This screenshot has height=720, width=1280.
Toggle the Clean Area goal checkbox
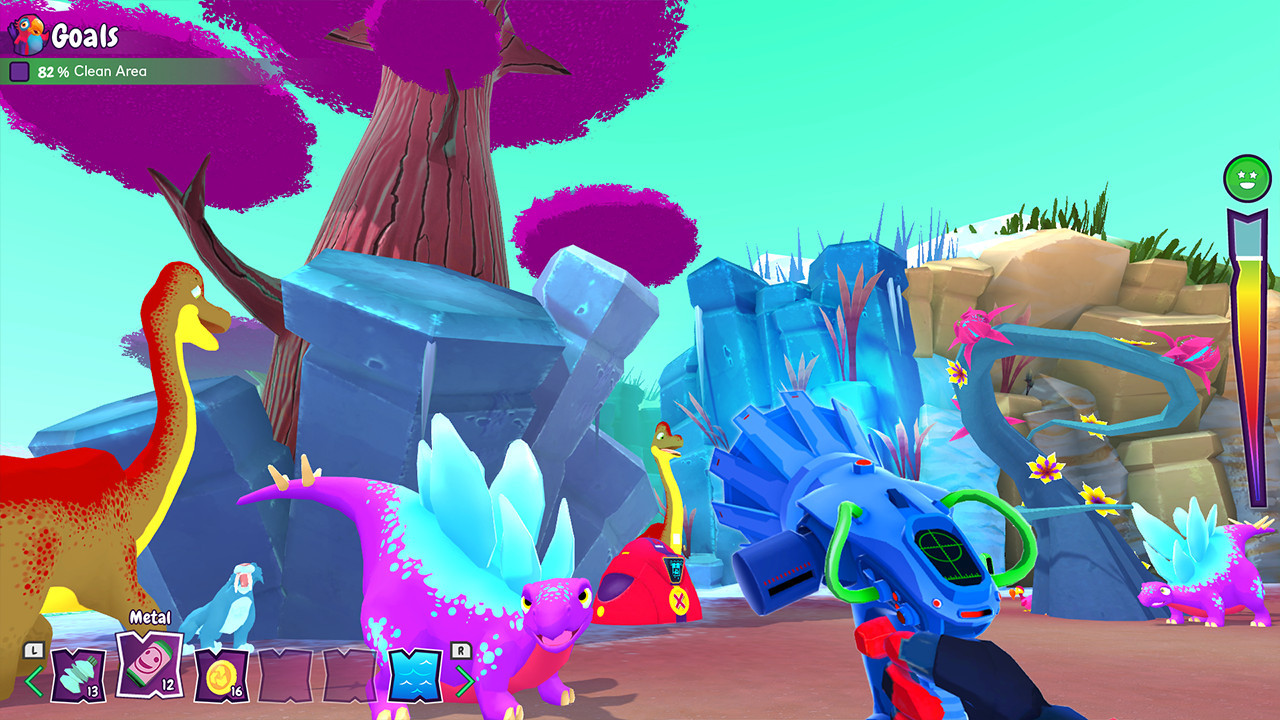pyautogui.click(x=19, y=71)
